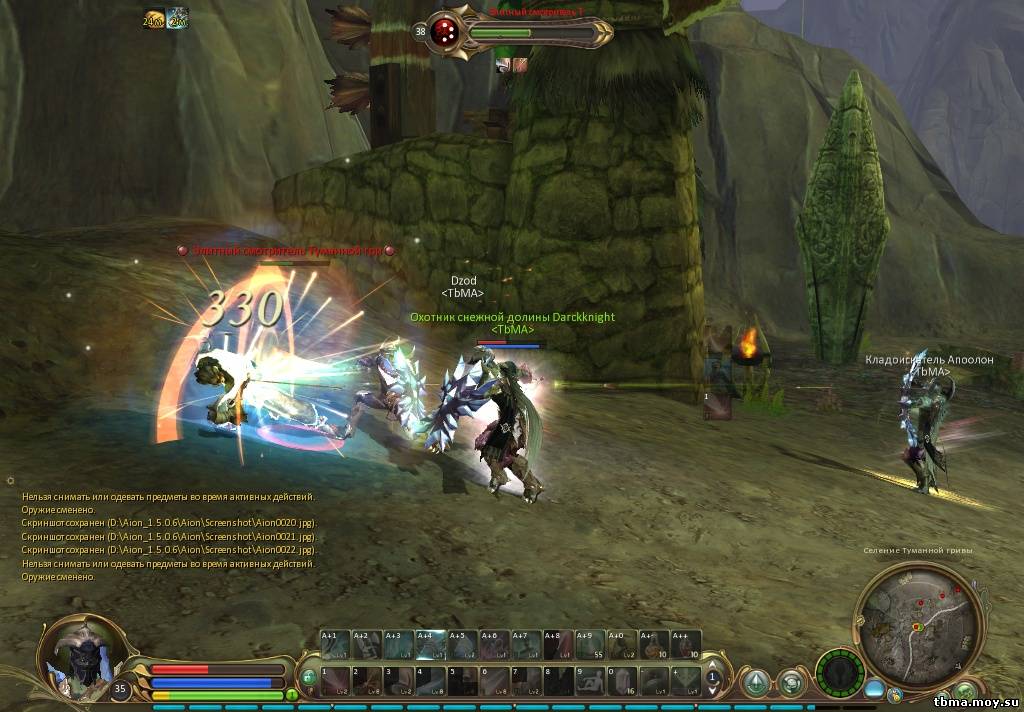This screenshot has height=712, width=1024.
Task: Click the second active buff icon
Action: click(x=177, y=19)
